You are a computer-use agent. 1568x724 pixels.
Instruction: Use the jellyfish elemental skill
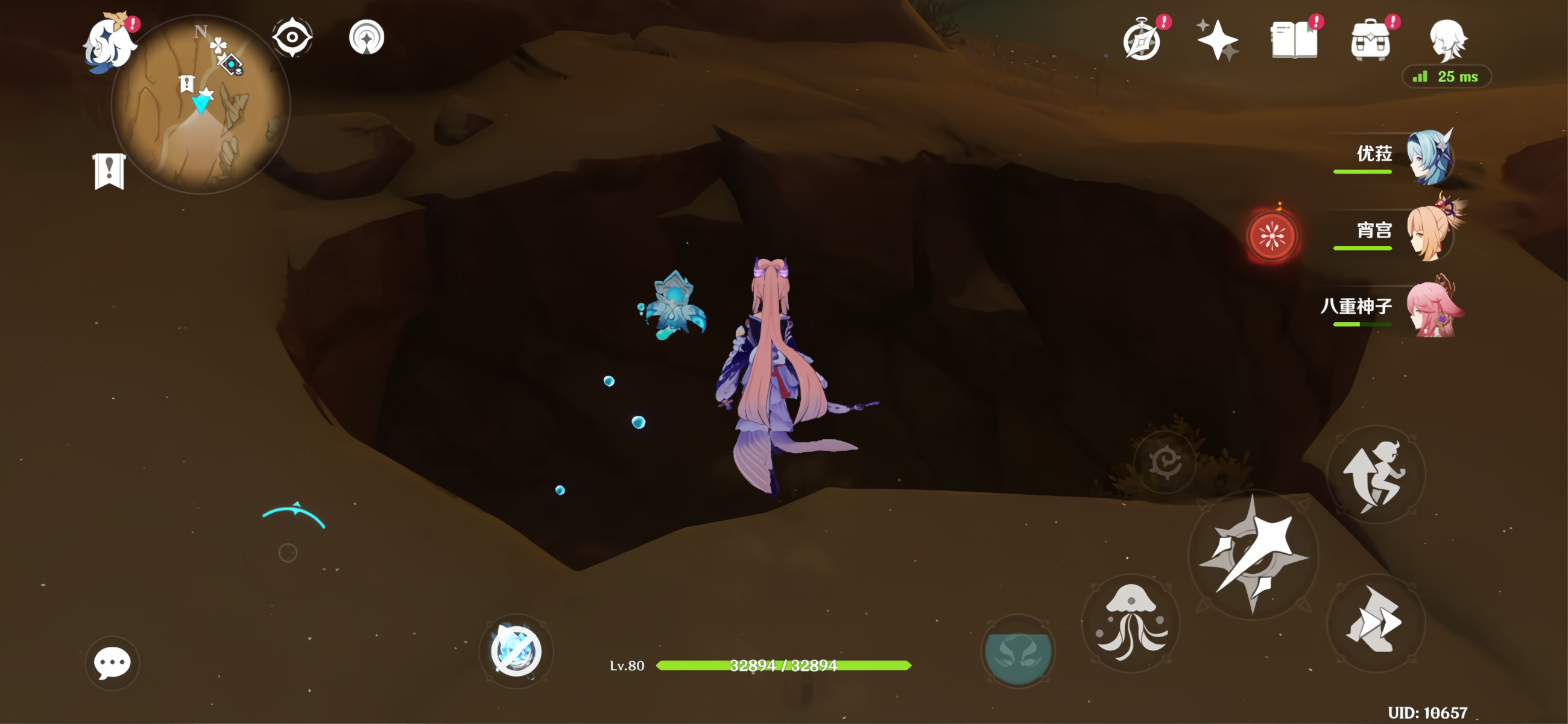pyautogui.click(x=1131, y=622)
